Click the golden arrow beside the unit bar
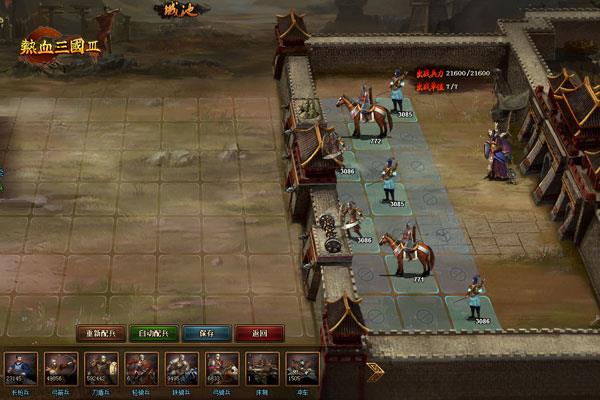Screen dimensions: 600x400 pyautogui.click(x=375, y=372)
